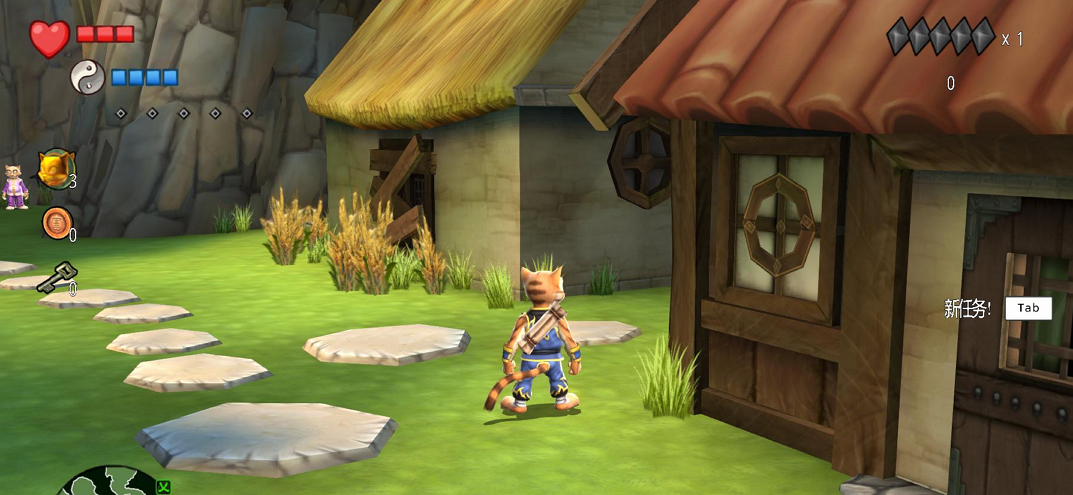Image resolution: width=1073 pixels, height=495 pixels.
Task: Click the yin-yang chi icon
Action: click(88, 77)
